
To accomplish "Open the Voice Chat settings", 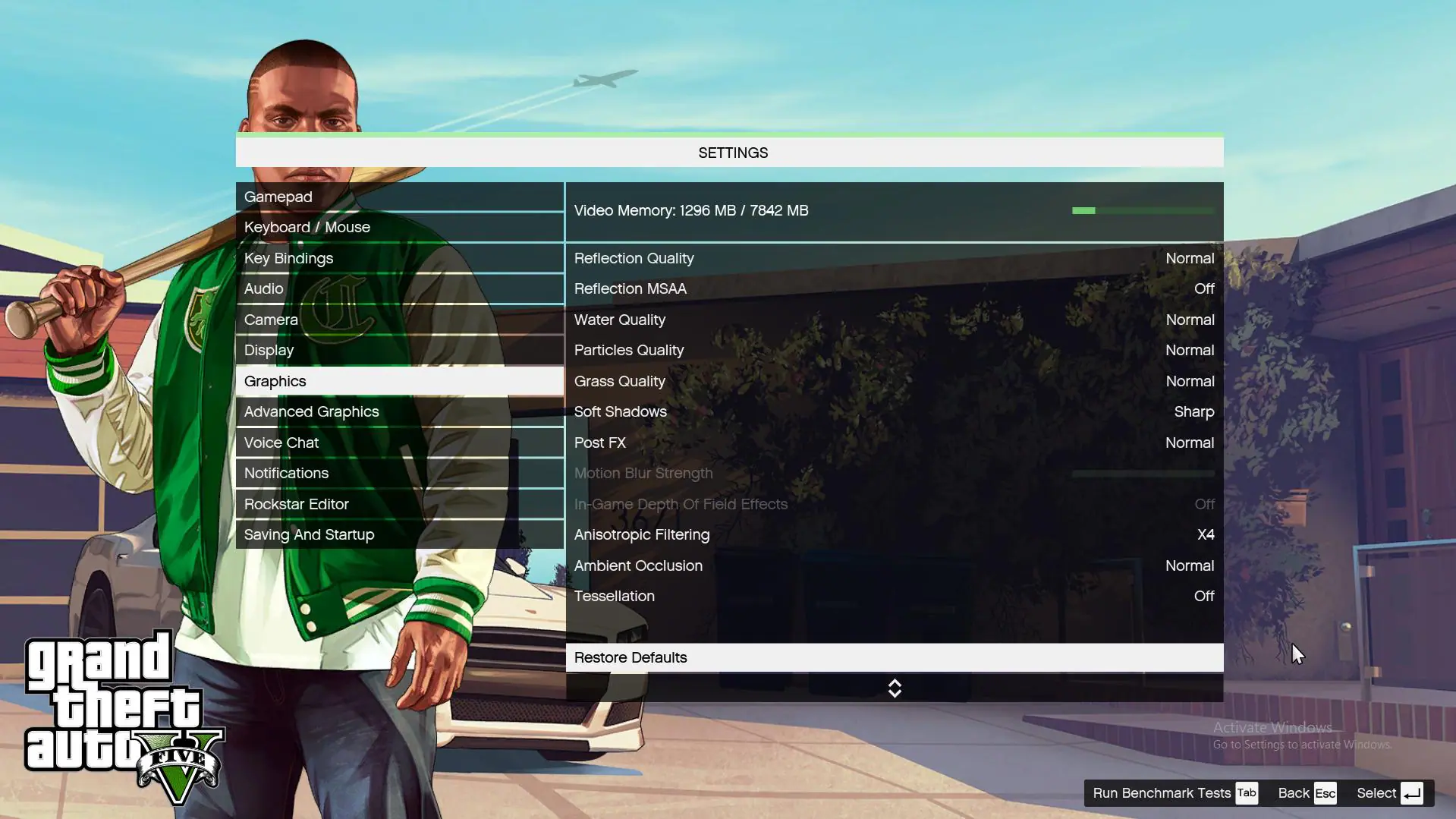I will click(x=281, y=443).
